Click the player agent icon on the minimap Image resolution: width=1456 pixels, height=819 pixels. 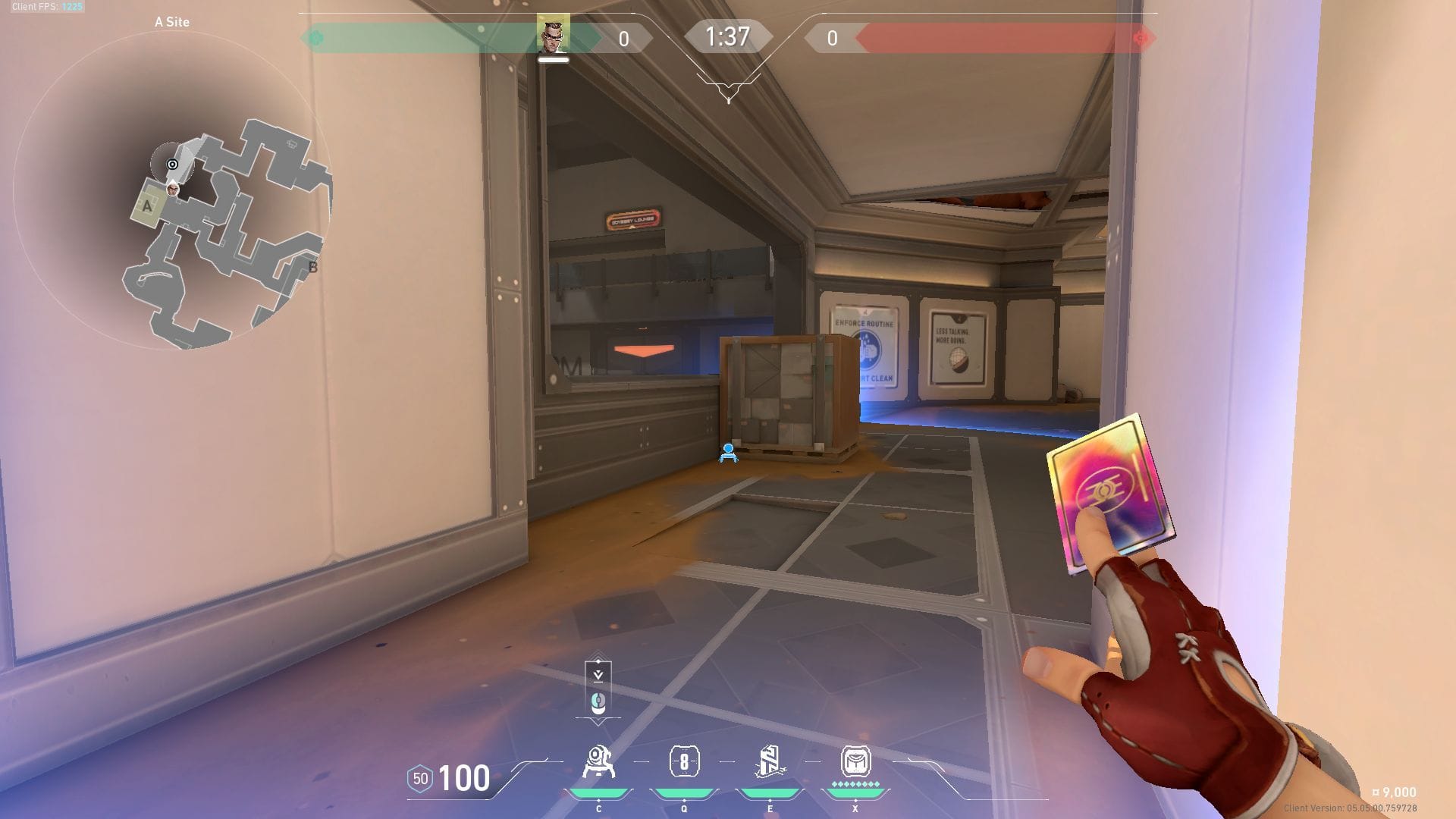click(x=173, y=188)
